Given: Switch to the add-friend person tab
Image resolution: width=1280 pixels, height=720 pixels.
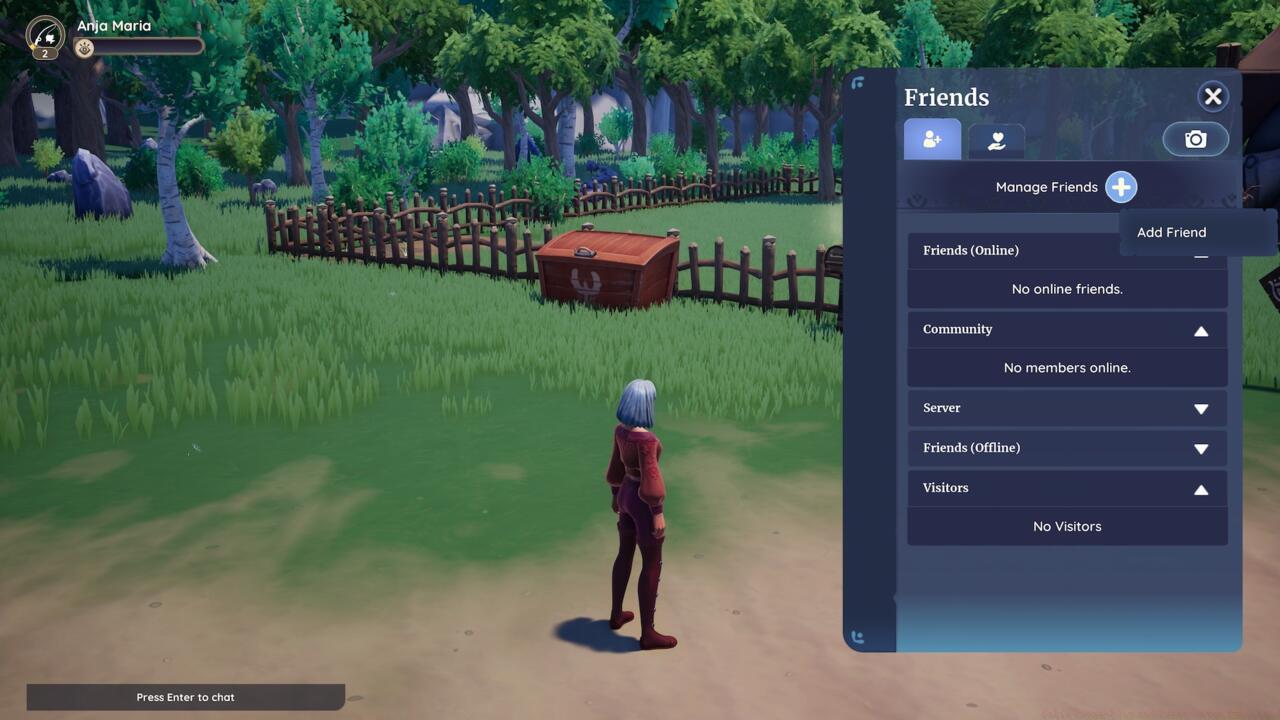Looking at the screenshot, I should [932, 140].
